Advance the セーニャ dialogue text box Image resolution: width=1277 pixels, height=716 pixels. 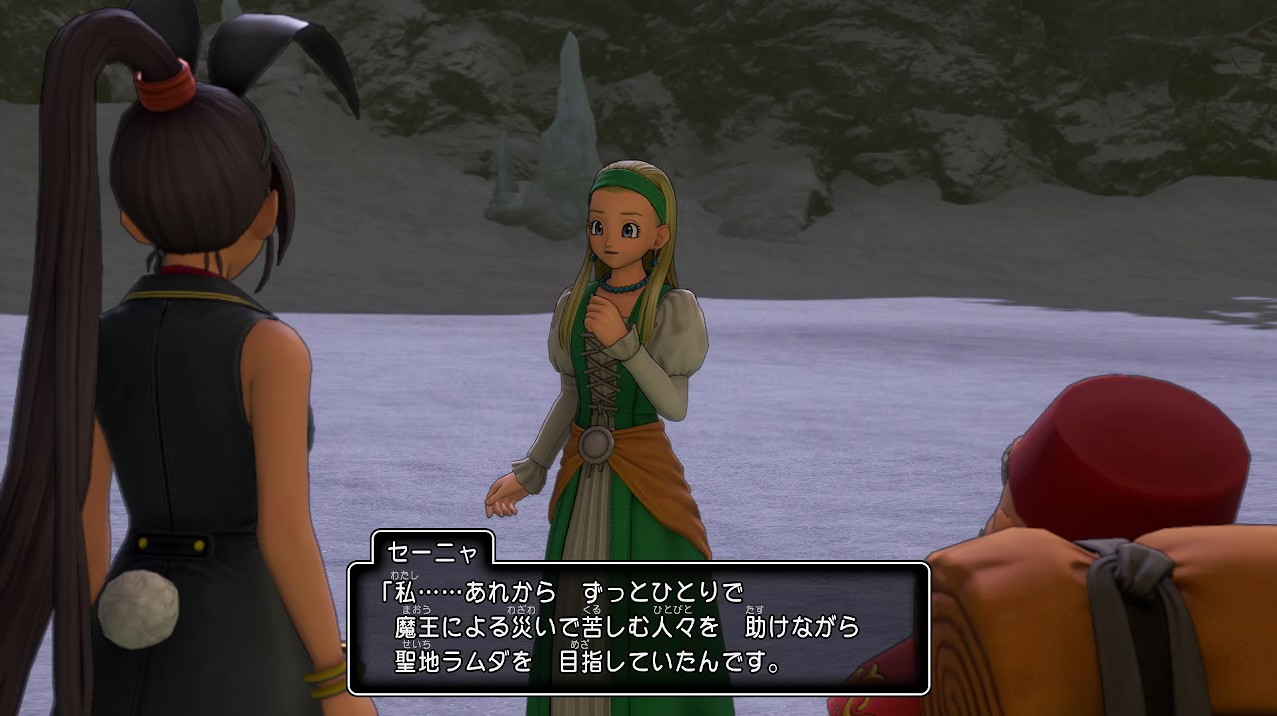pos(638,628)
